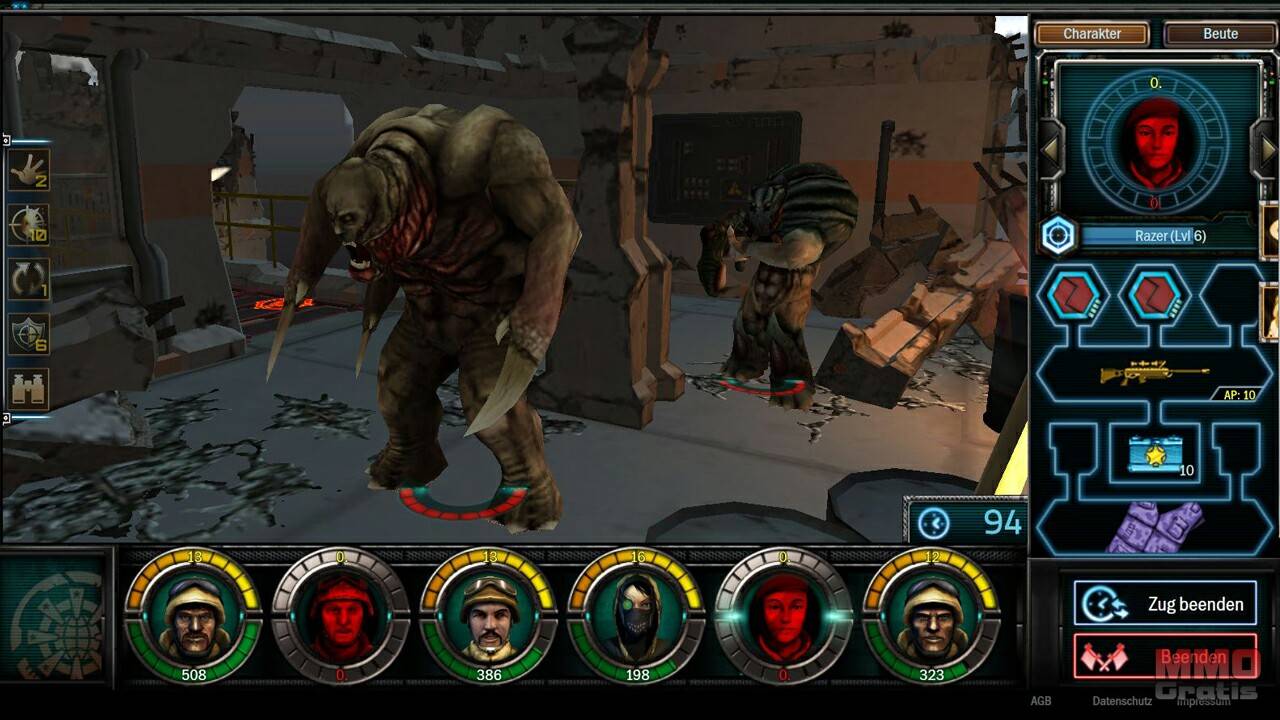Open the AGB link
This screenshot has height=720, width=1280.
click(1041, 701)
